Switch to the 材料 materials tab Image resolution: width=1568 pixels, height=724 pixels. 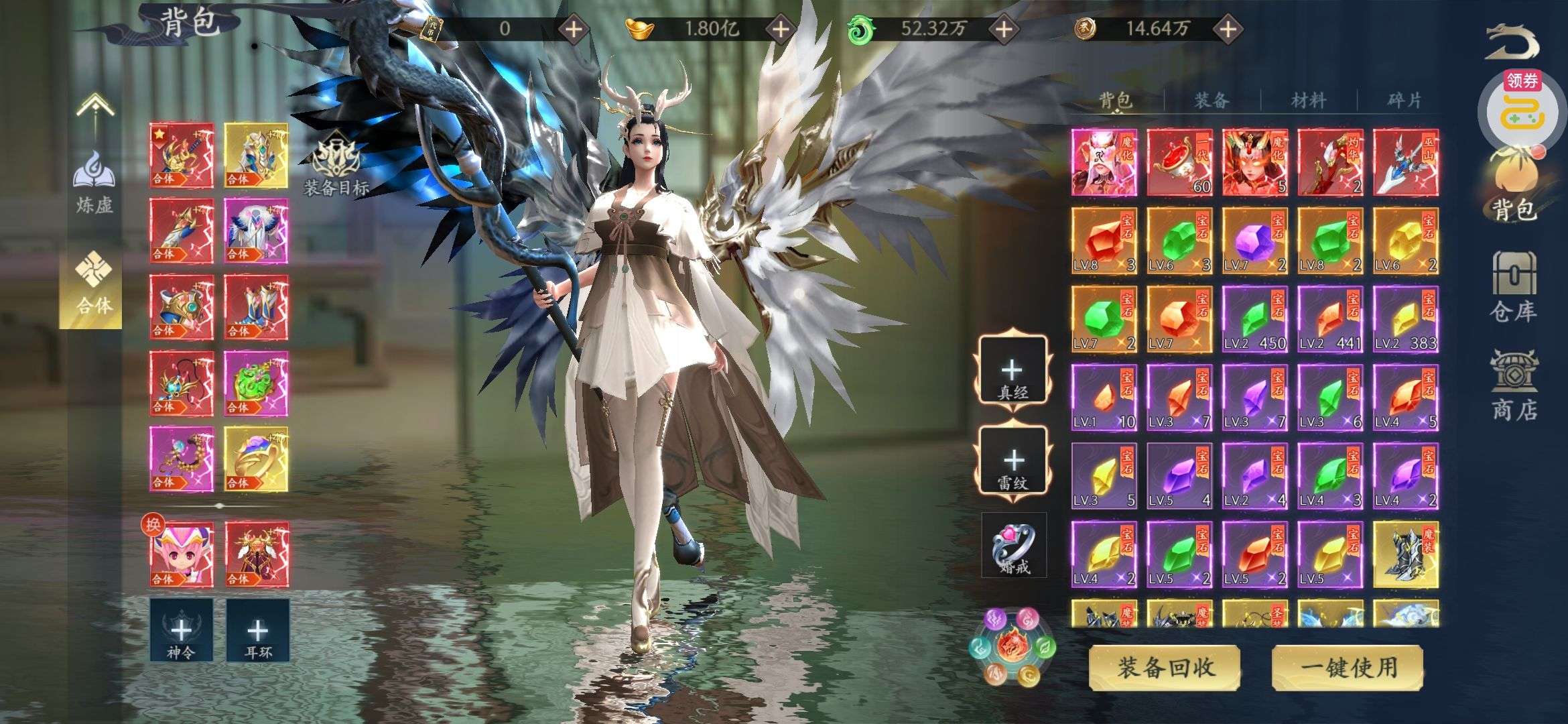pyautogui.click(x=1308, y=101)
